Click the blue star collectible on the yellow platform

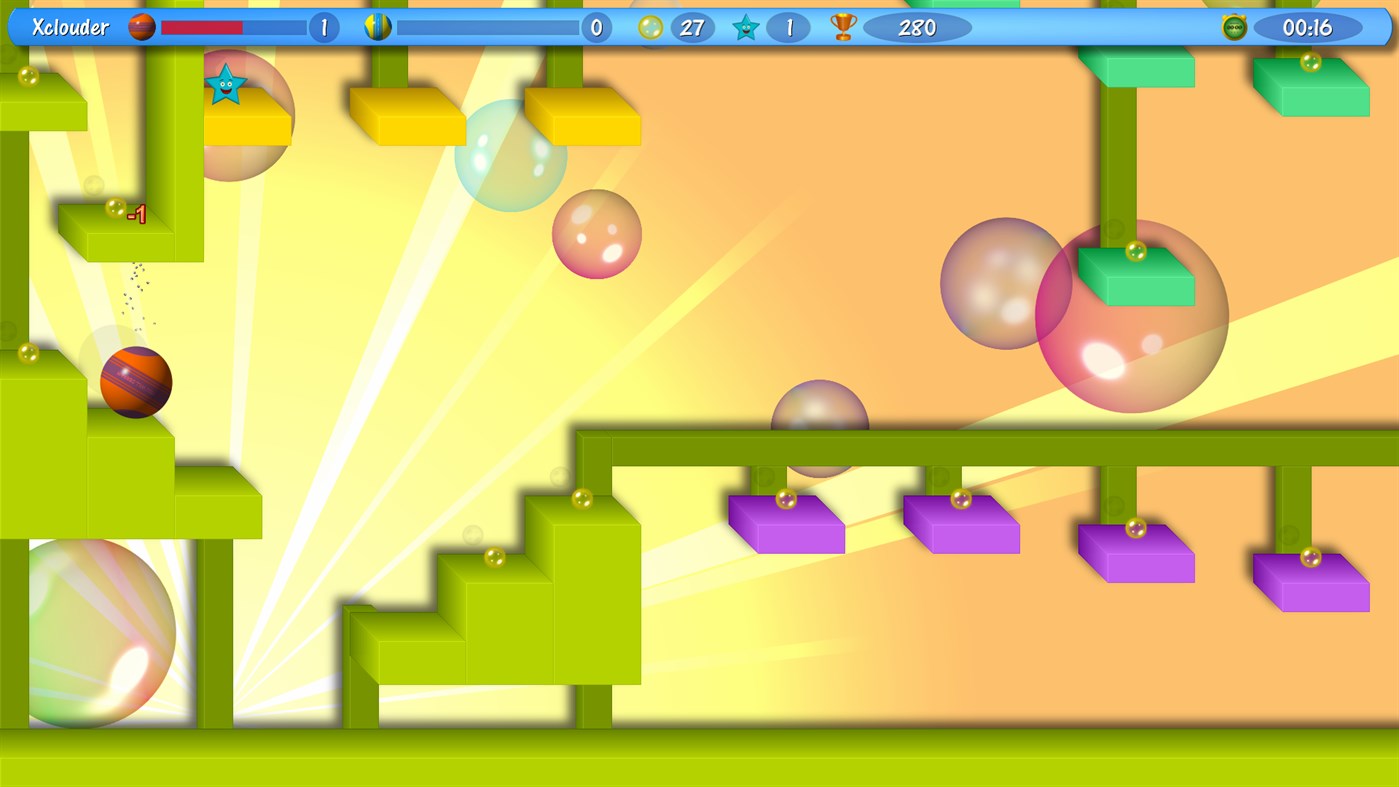[226, 84]
